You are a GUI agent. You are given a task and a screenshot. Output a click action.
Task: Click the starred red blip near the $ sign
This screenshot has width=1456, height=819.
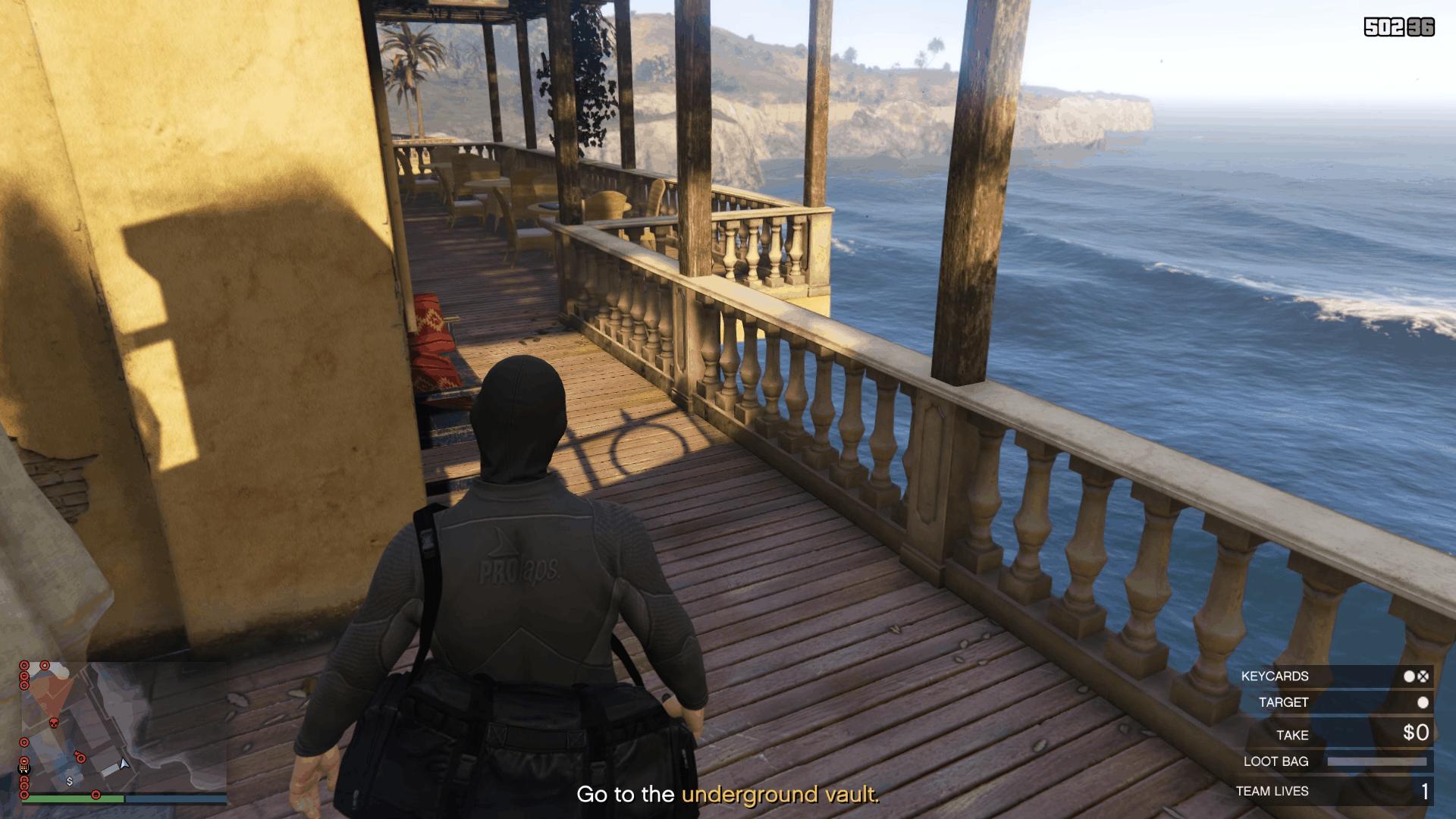(x=80, y=758)
